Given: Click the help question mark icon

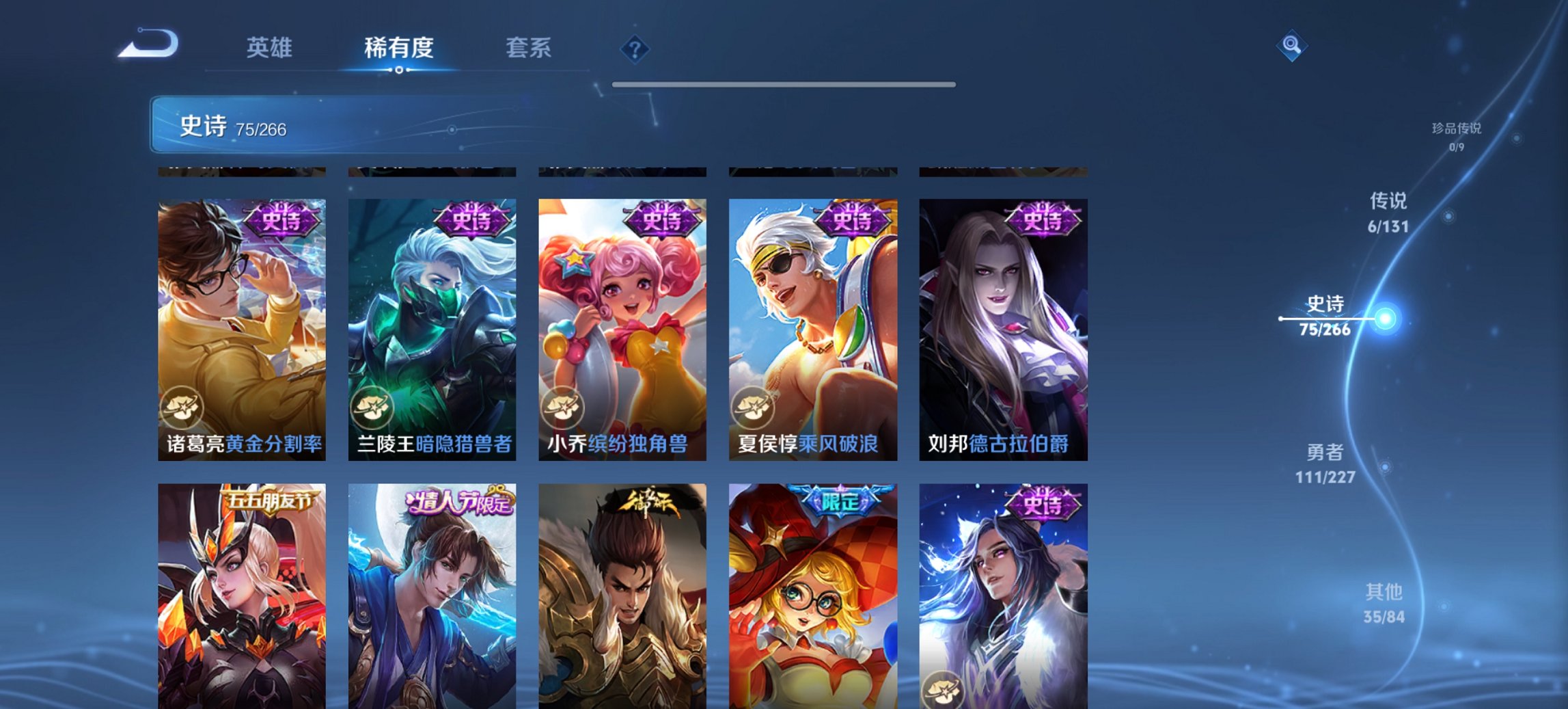Looking at the screenshot, I should pyautogui.click(x=635, y=48).
